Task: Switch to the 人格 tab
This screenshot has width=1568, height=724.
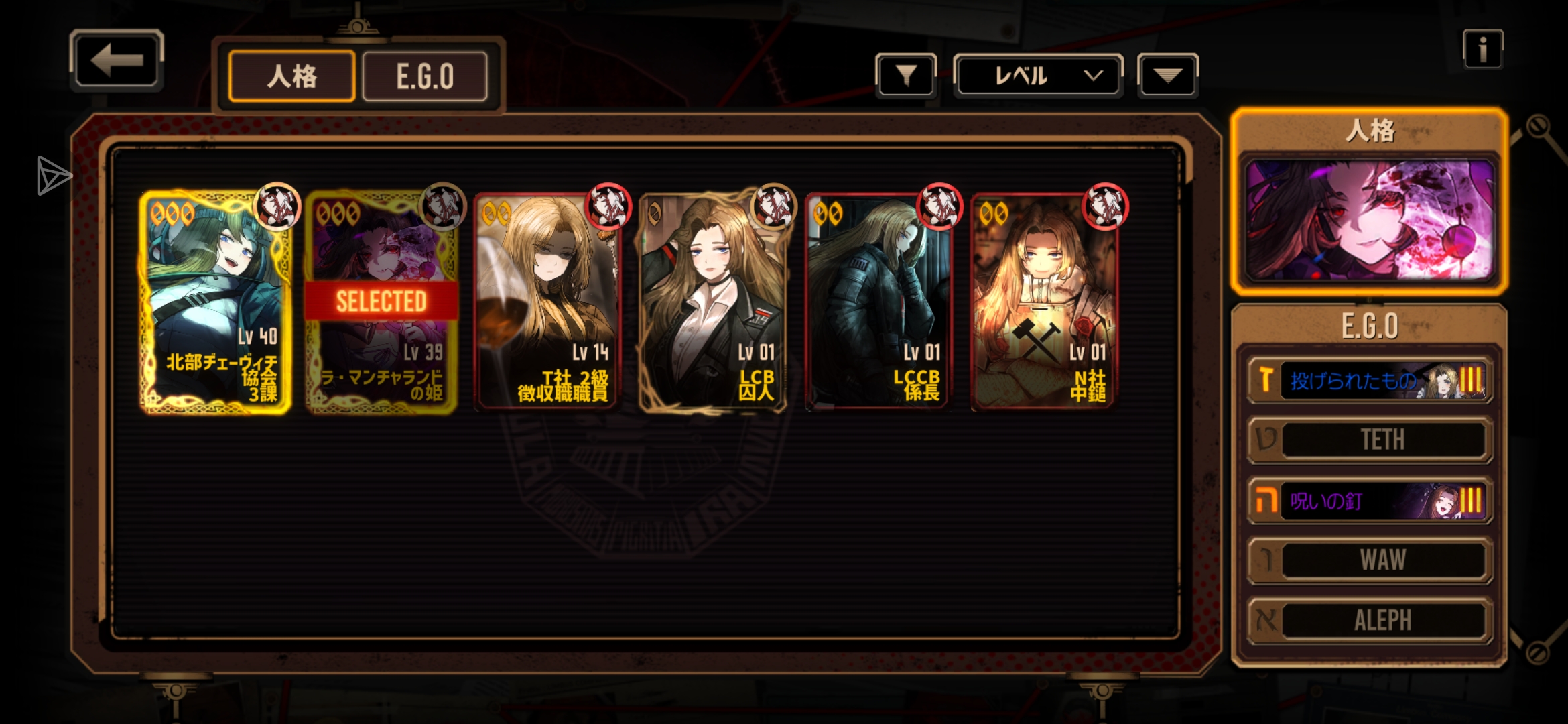Action: click(291, 76)
